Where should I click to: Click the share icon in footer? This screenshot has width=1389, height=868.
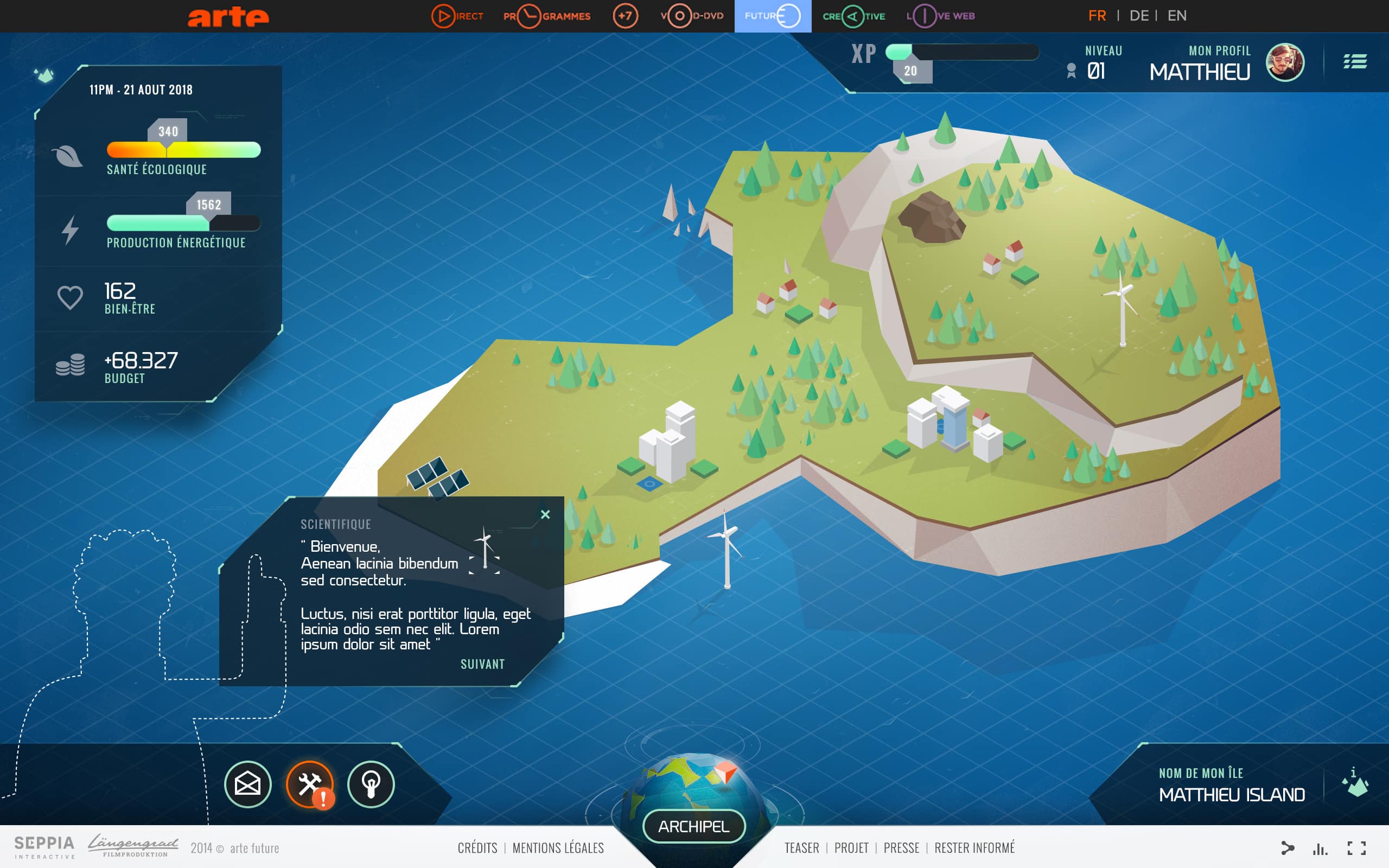[1288, 848]
